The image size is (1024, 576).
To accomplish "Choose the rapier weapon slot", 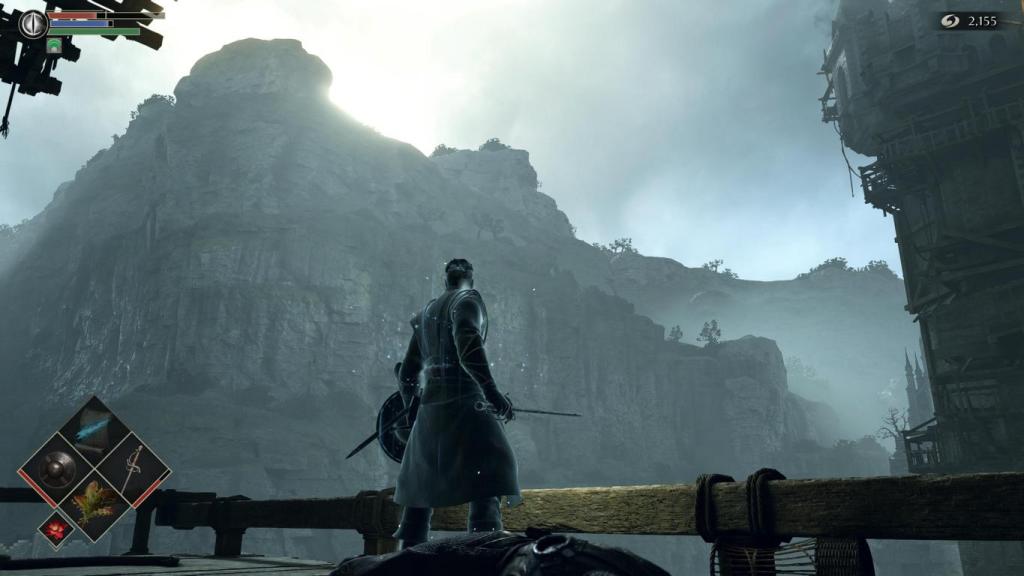I will point(132,467).
